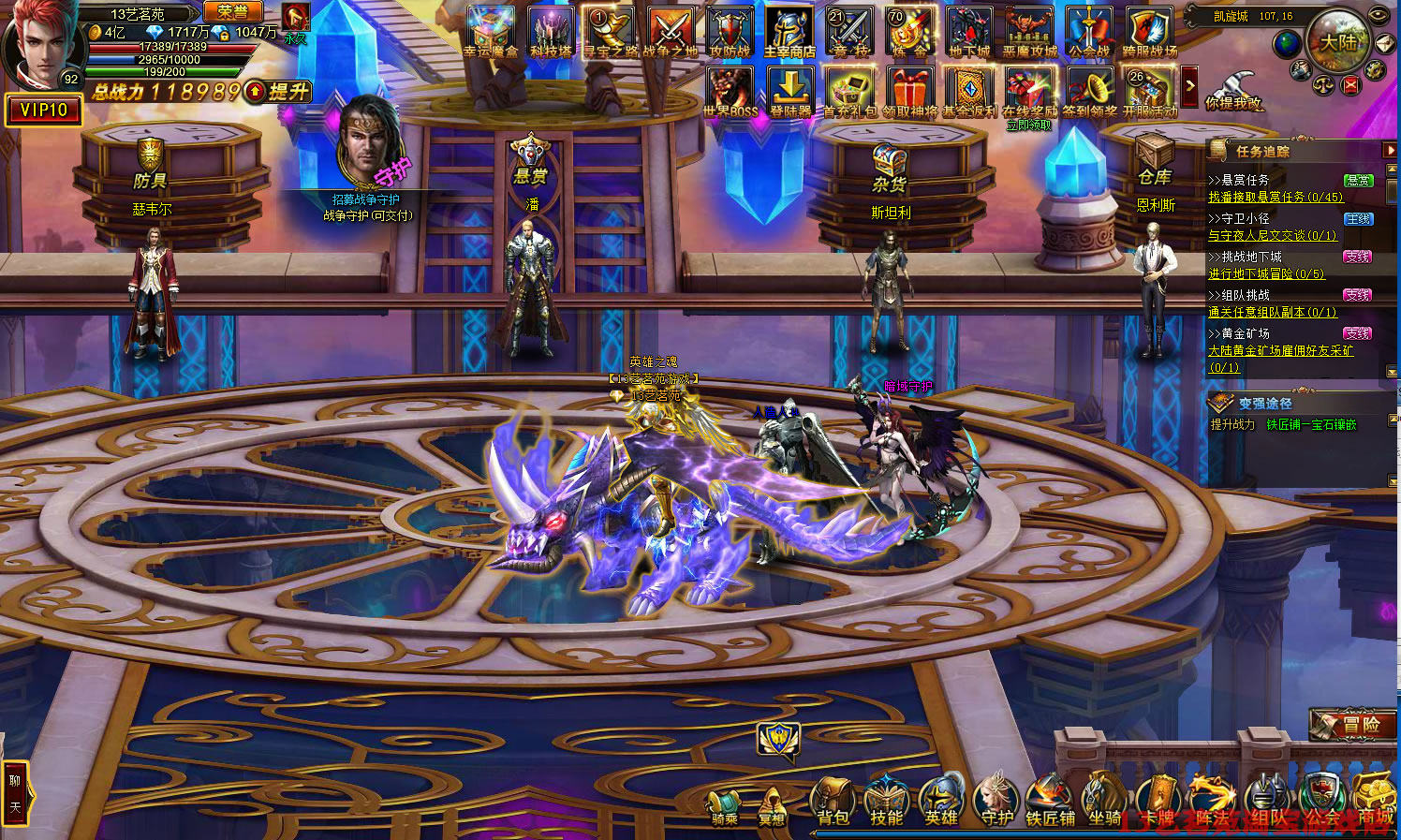The image size is (1401, 840).
Task: Open the VIP10 panel
Action: [x=43, y=111]
